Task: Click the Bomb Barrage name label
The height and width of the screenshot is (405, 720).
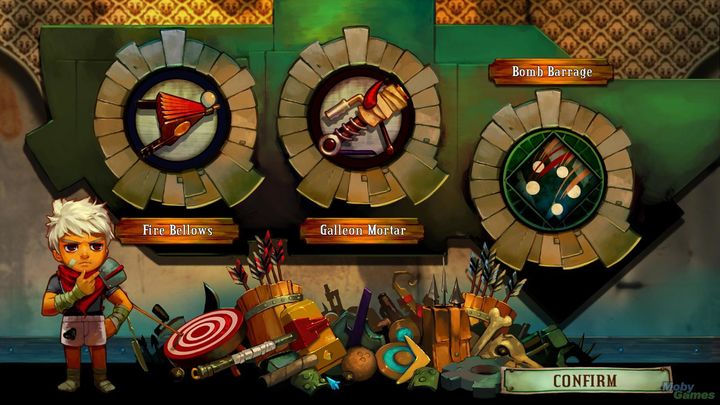Action: tap(552, 72)
